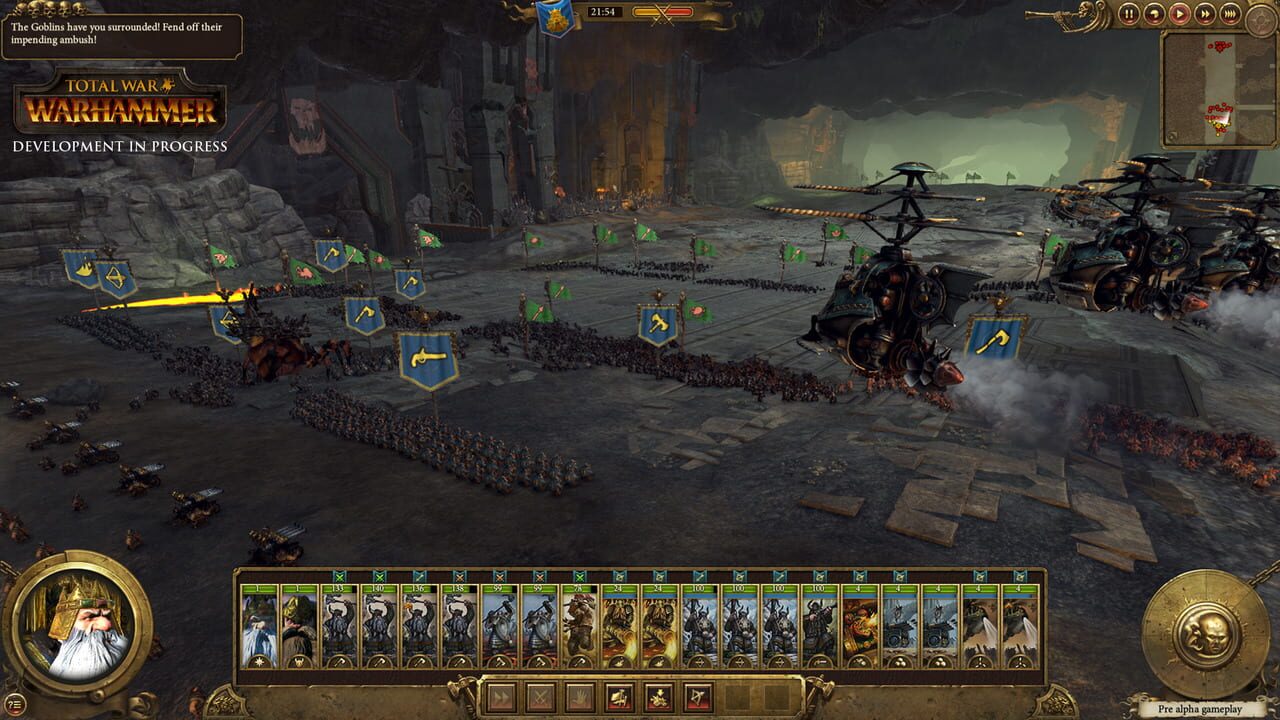Toggle the ability icon above the 78-man unit card
Screen dimensions: 1280x720
tap(579, 577)
